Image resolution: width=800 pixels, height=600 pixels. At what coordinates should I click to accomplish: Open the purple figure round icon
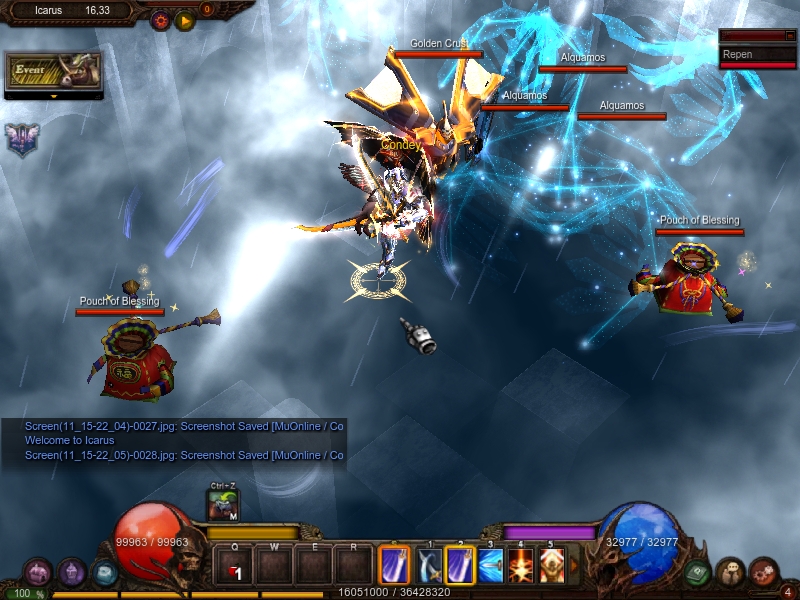(71, 572)
